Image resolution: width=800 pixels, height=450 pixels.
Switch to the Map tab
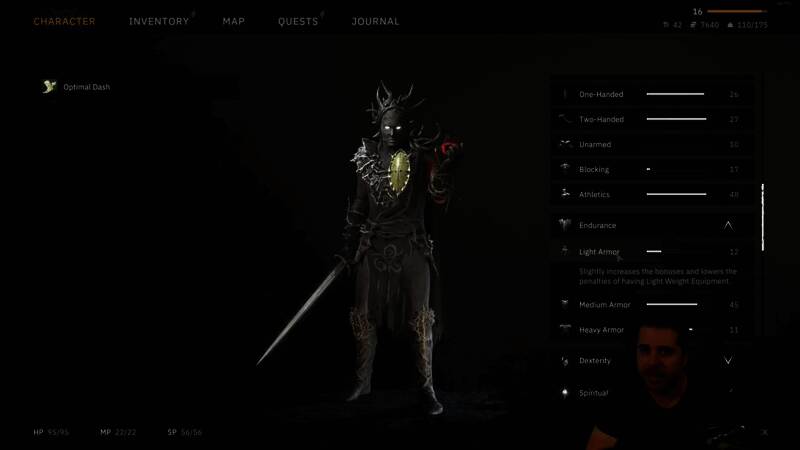pyautogui.click(x=233, y=21)
